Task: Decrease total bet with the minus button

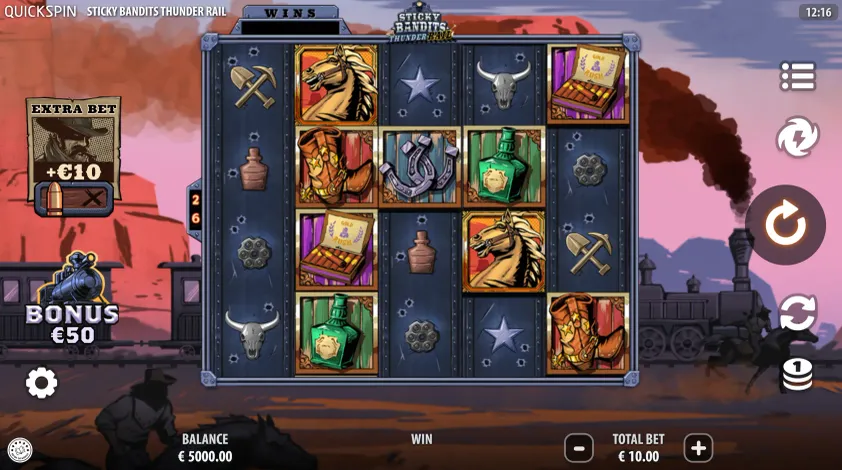Action: pyautogui.click(x=578, y=448)
